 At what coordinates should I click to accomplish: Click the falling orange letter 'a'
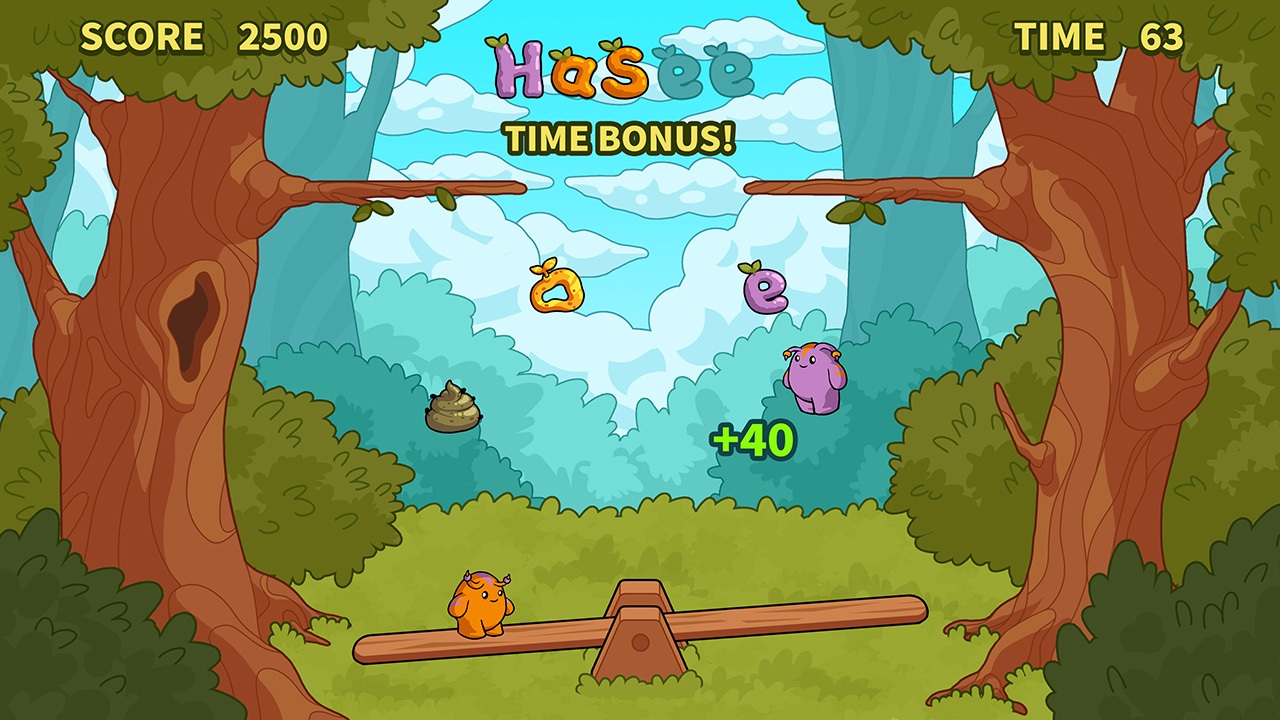click(x=558, y=290)
